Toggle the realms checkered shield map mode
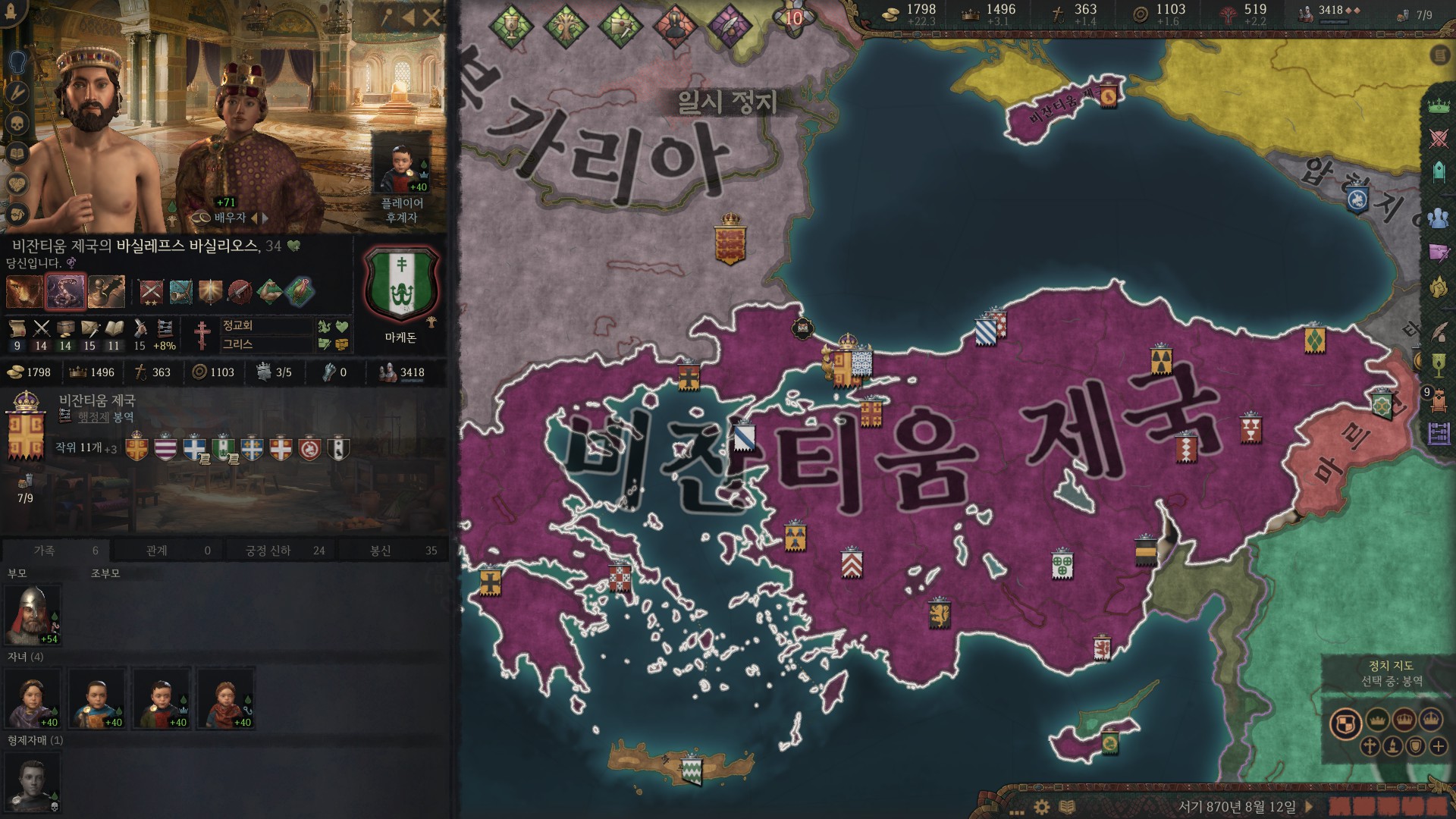The width and height of the screenshot is (1456, 819). [x=1345, y=720]
